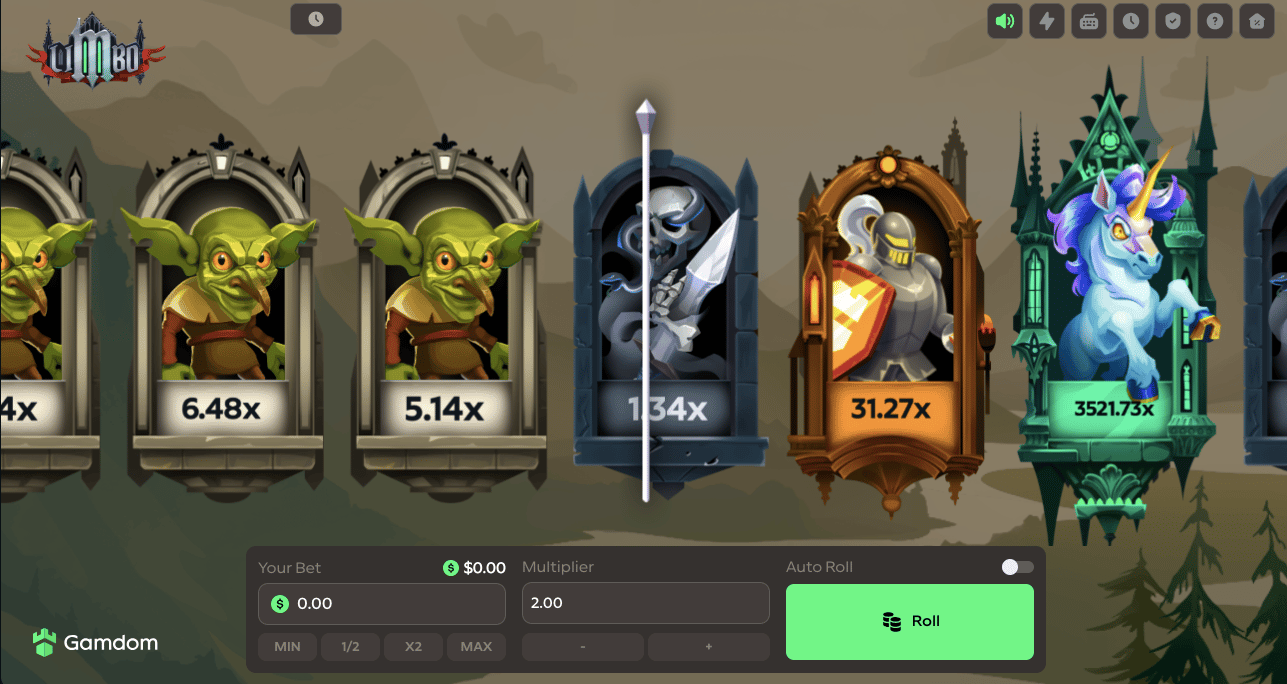The height and width of the screenshot is (684, 1287).
Task: Double the bet using X2
Action: click(413, 647)
